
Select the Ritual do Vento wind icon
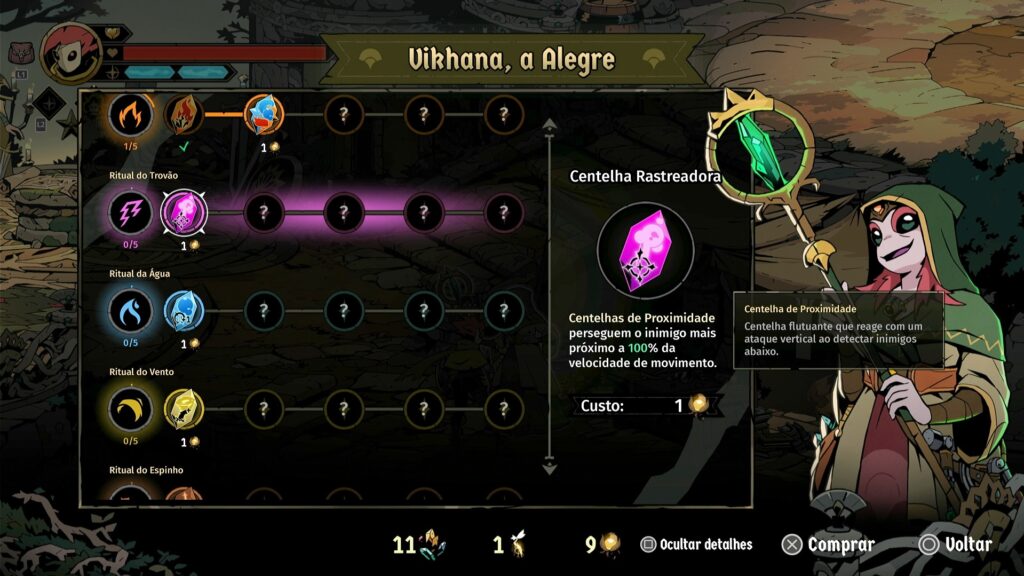131,409
